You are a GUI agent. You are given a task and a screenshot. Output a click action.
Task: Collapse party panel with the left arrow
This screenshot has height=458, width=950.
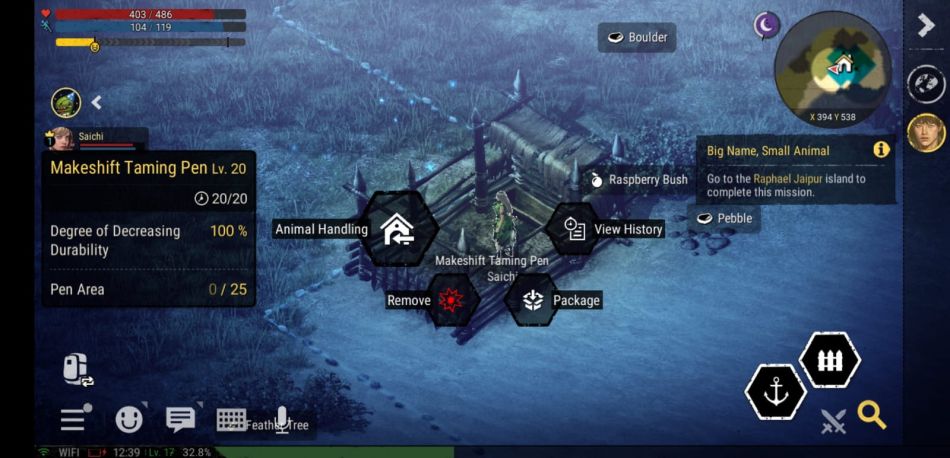(x=97, y=102)
